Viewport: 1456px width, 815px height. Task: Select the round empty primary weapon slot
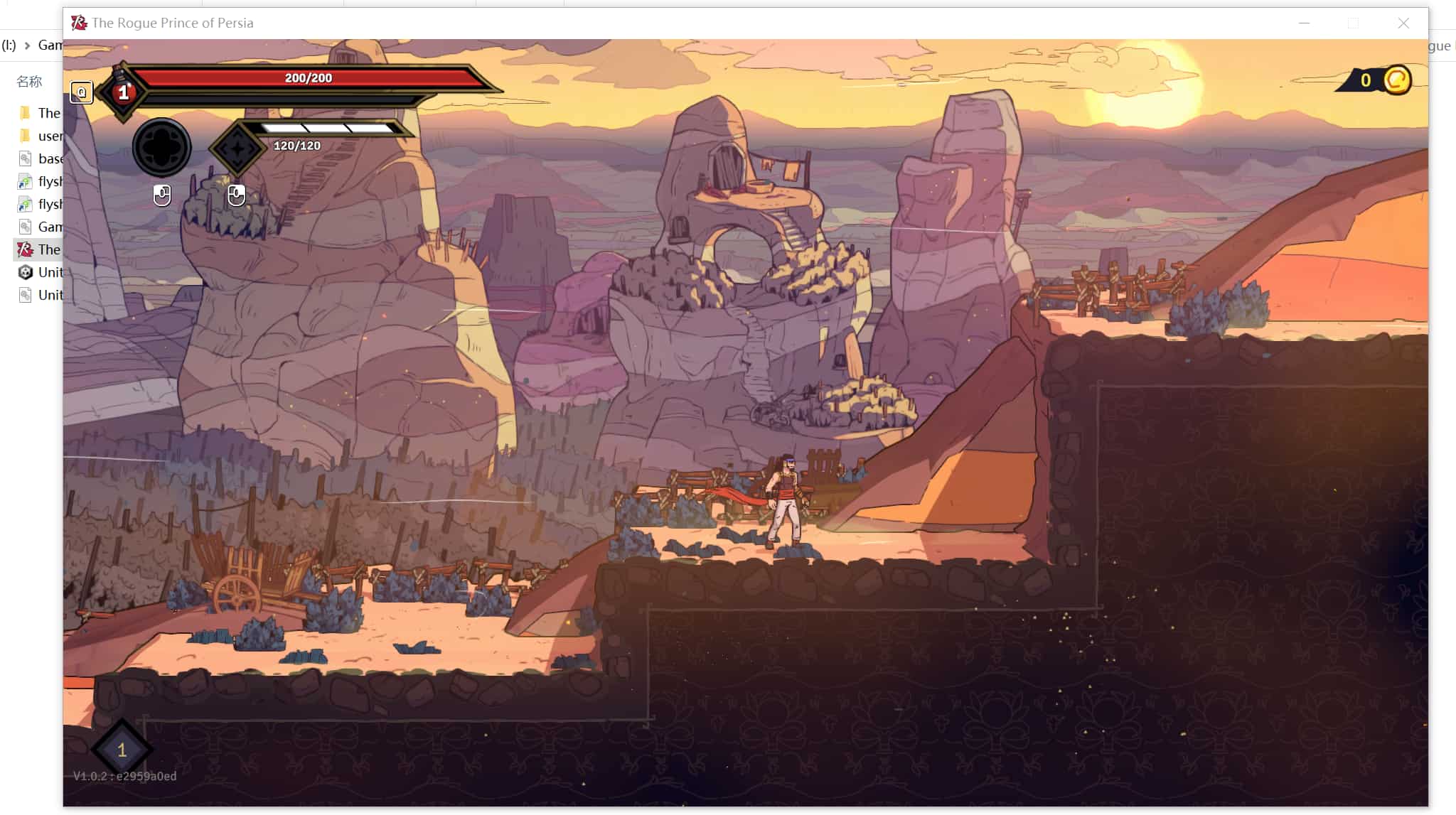(161, 148)
